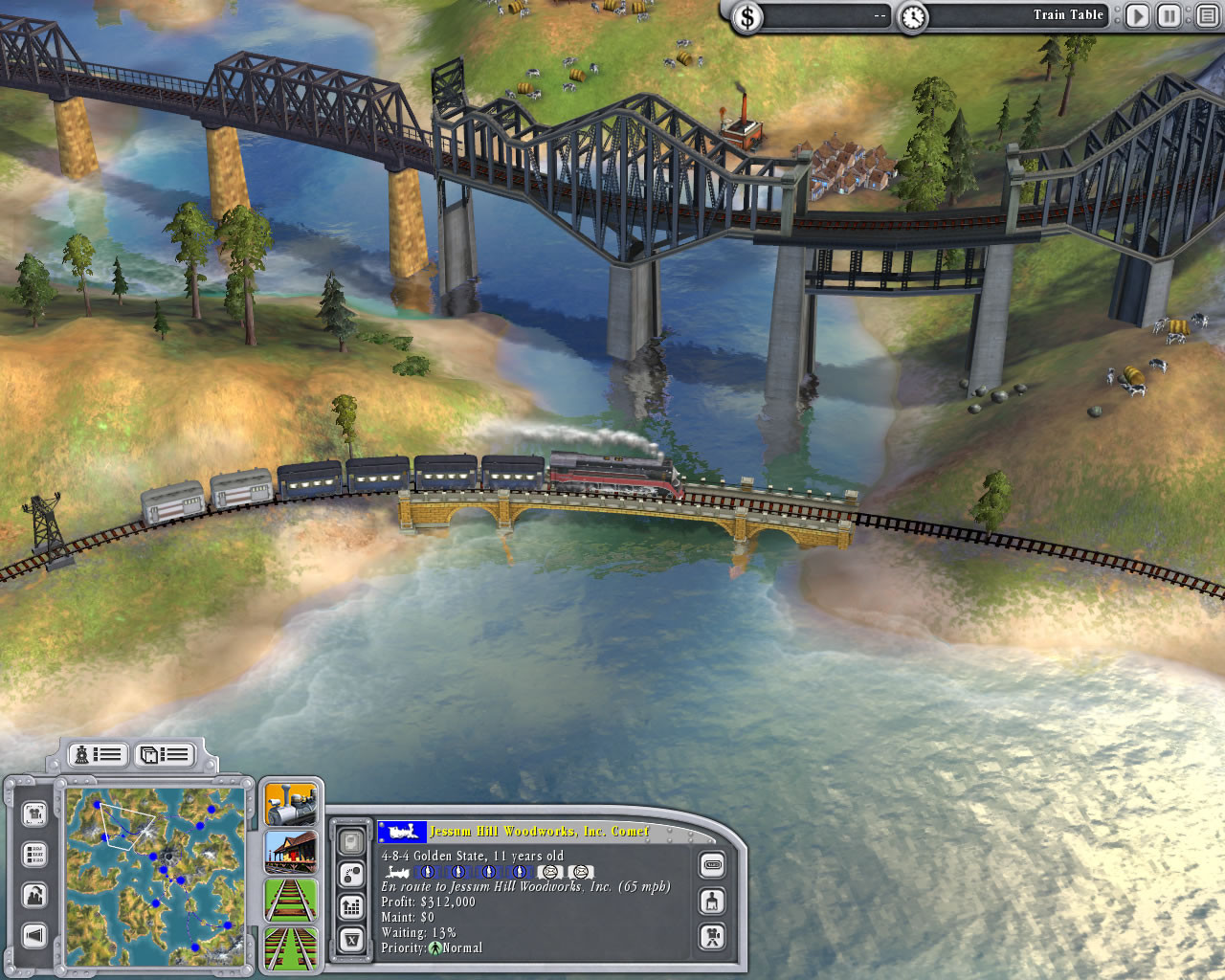Click the engineer figure button in the train panel

coord(712,902)
